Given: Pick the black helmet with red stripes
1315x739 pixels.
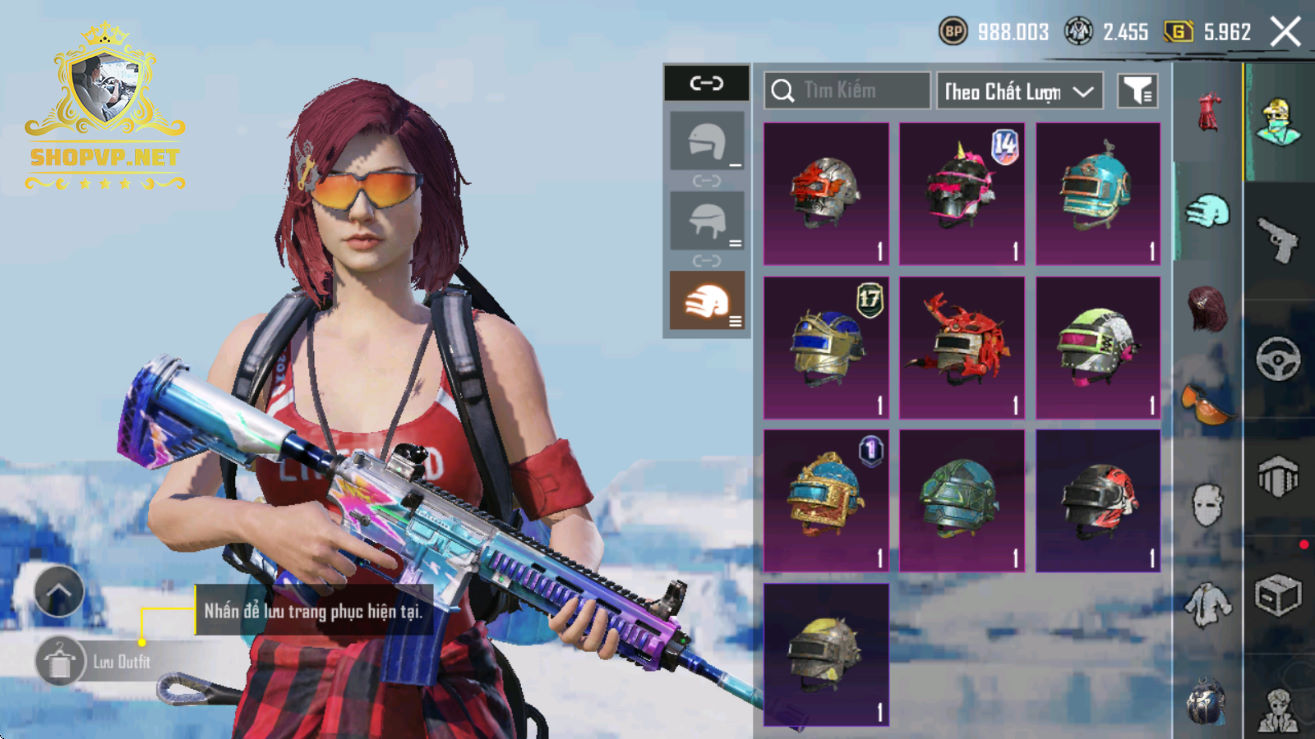Looking at the screenshot, I should pos(1098,500).
